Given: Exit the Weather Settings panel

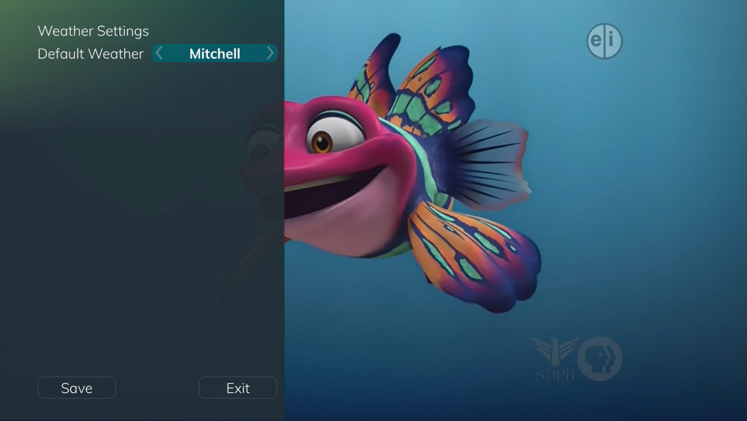Looking at the screenshot, I should [238, 388].
